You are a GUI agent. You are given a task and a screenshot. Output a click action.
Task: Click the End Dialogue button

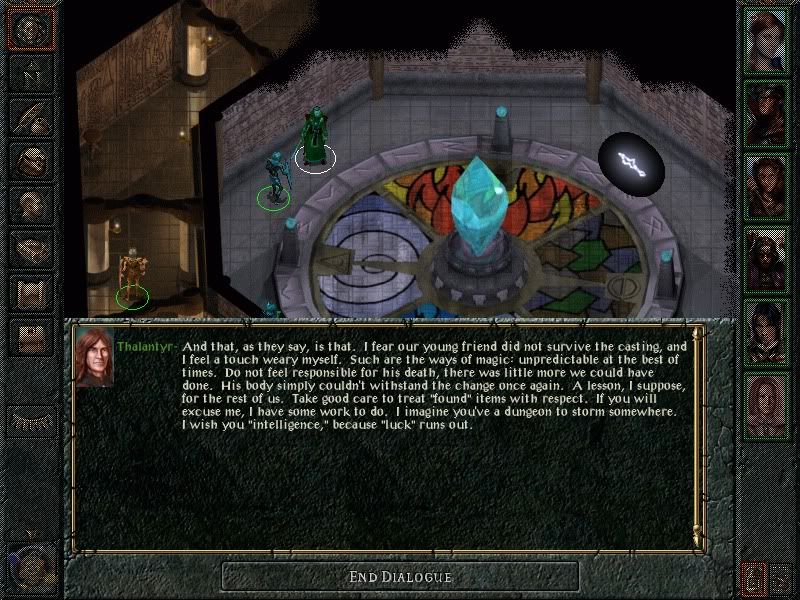[x=400, y=577]
